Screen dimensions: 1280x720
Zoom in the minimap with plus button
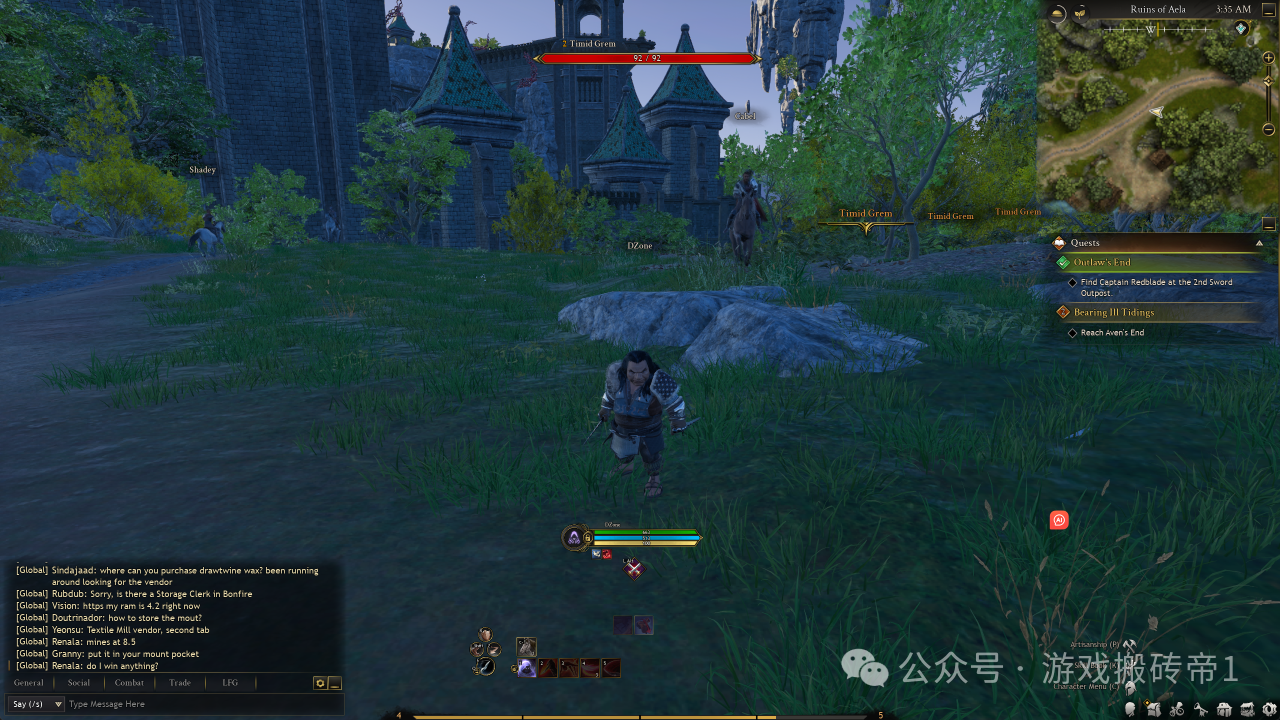click(1269, 58)
